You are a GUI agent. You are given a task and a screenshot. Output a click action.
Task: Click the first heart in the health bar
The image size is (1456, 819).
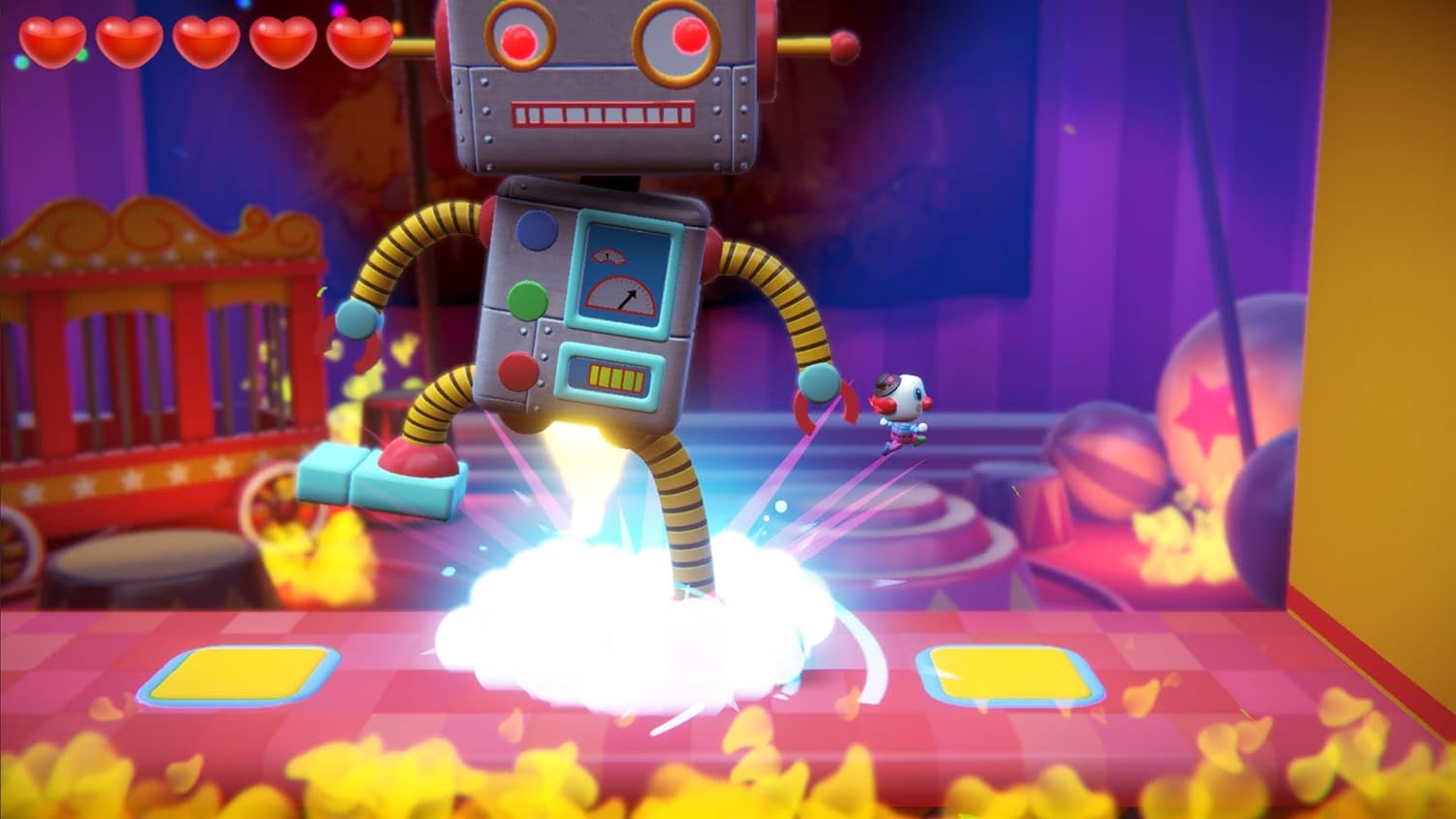53,42
